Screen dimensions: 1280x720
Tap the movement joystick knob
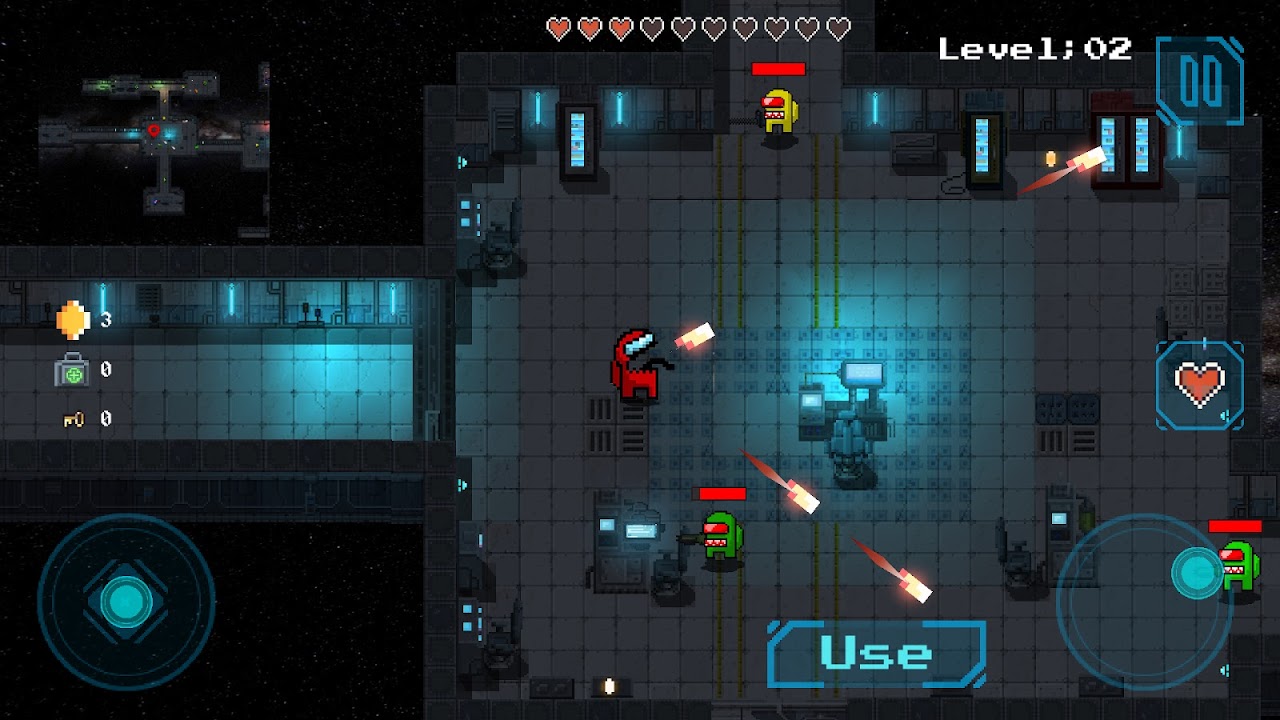(x=126, y=600)
